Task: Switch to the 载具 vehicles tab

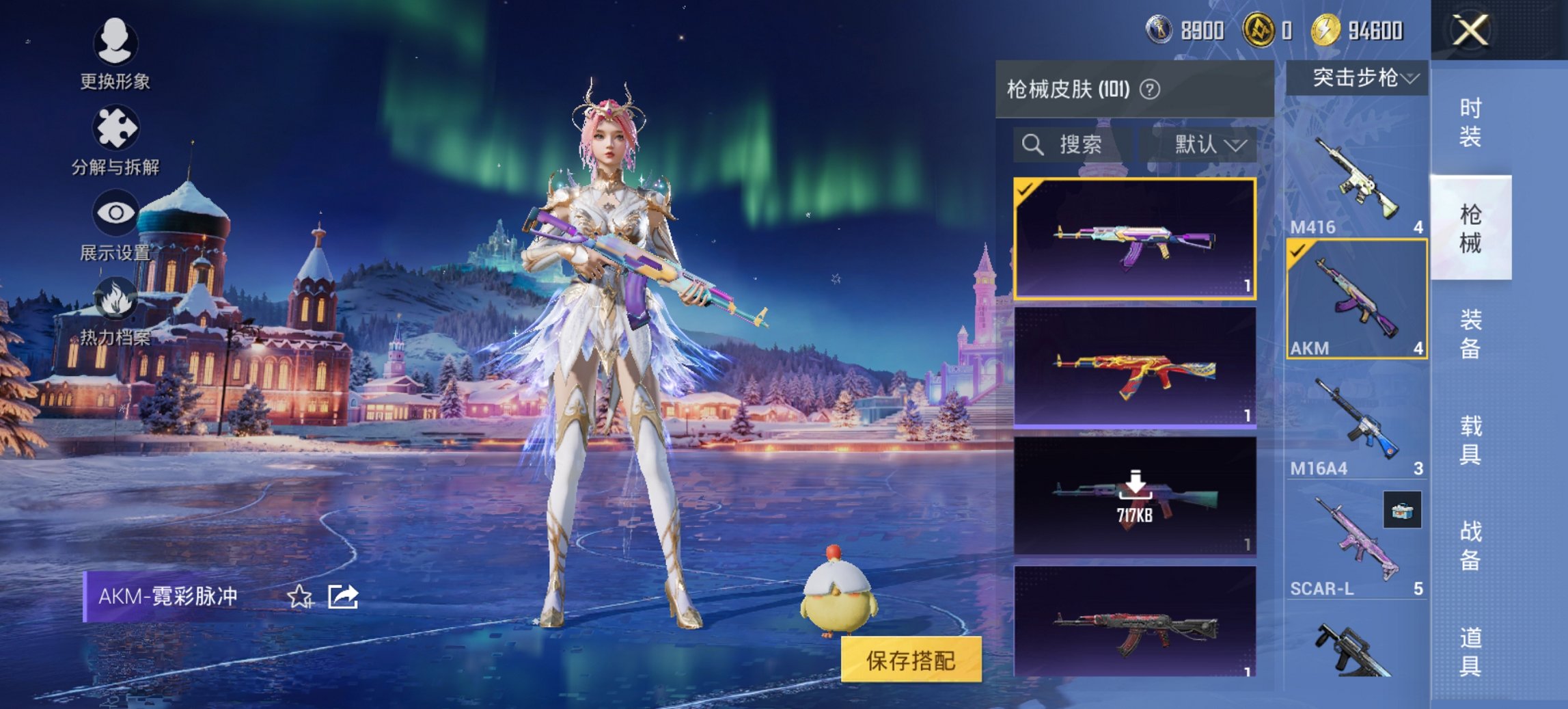Action: (1470, 440)
